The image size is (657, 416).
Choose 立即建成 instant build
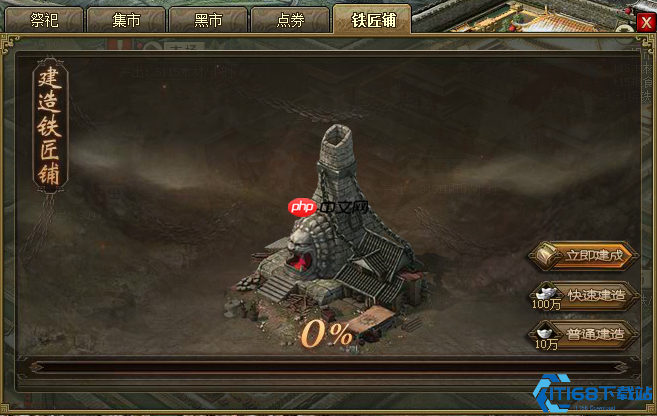tap(584, 255)
